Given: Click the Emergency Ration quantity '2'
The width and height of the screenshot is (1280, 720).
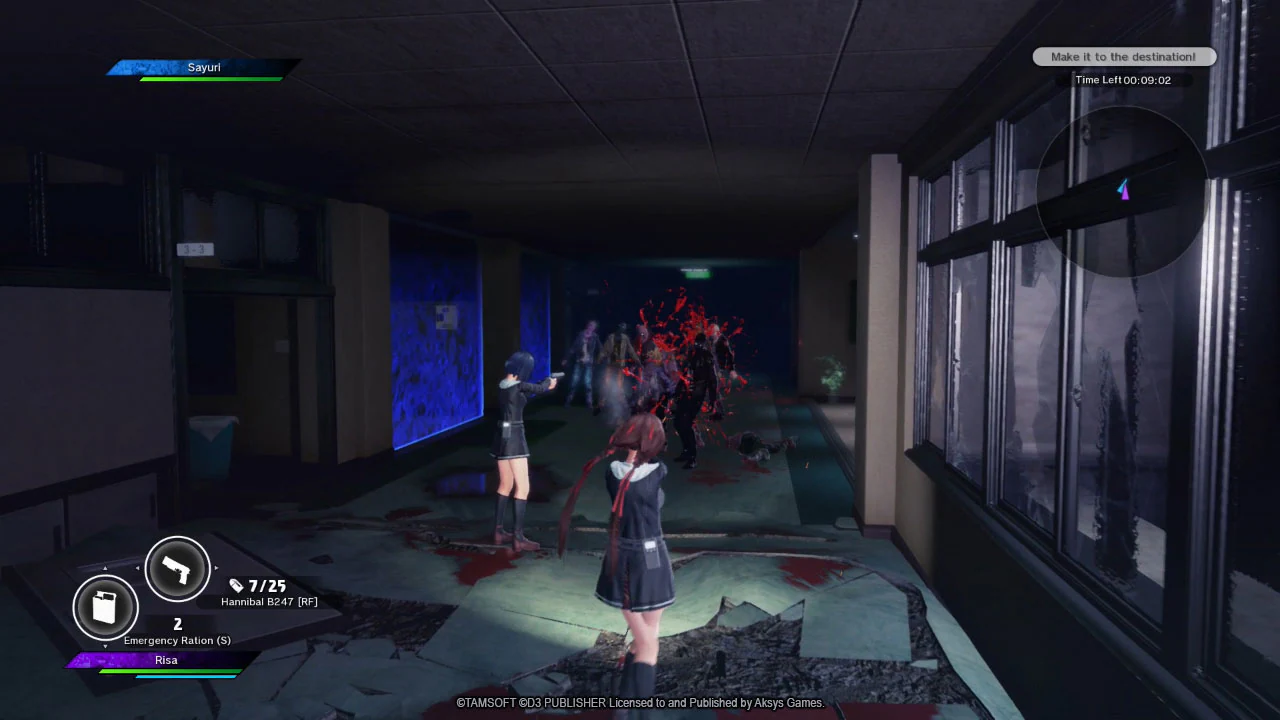Looking at the screenshot, I should pyautogui.click(x=177, y=623).
